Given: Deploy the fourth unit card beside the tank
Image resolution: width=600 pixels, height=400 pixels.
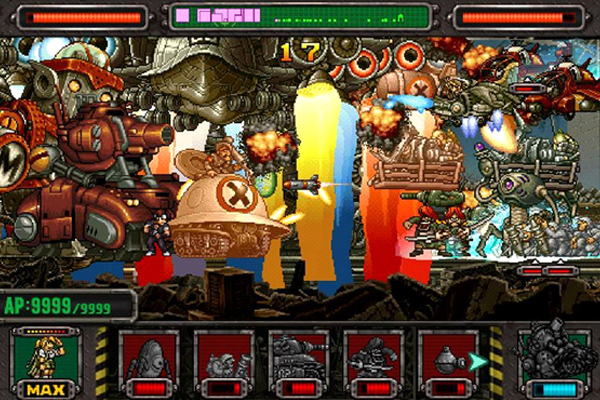Looking at the screenshot, I should click(373, 362).
